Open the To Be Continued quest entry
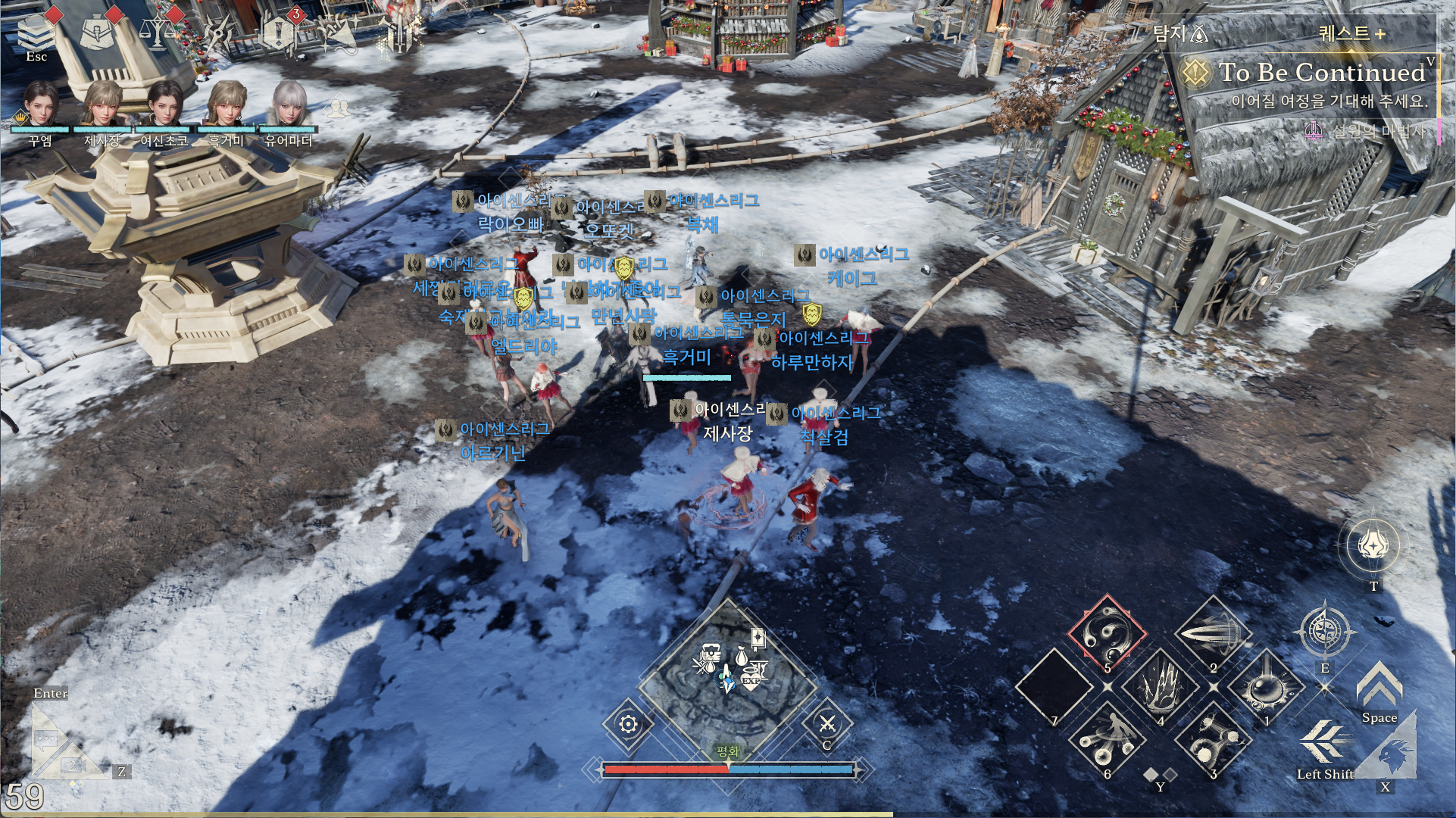The width and height of the screenshot is (1456, 818). tap(1320, 73)
